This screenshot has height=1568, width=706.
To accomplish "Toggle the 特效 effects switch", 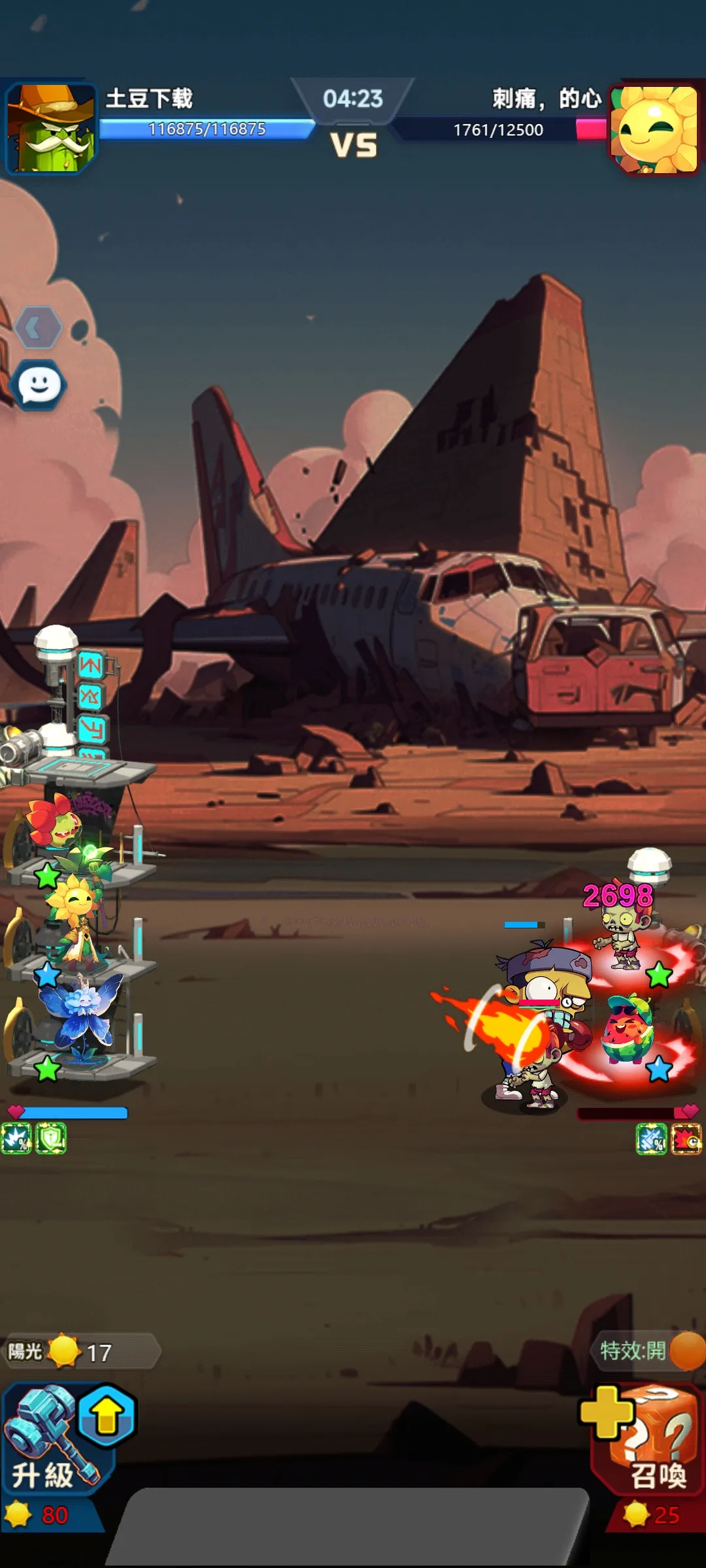I will pos(685,1350).
